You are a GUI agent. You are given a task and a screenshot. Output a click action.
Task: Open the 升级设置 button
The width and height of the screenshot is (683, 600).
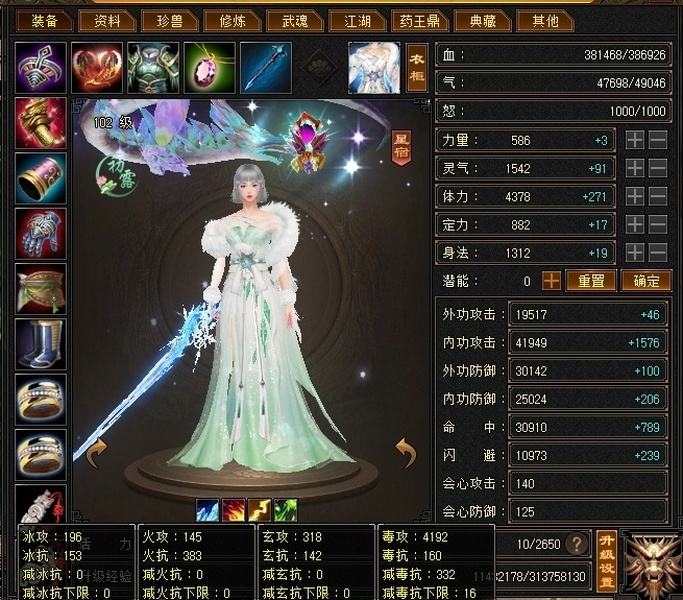click(x=607, y=560)
